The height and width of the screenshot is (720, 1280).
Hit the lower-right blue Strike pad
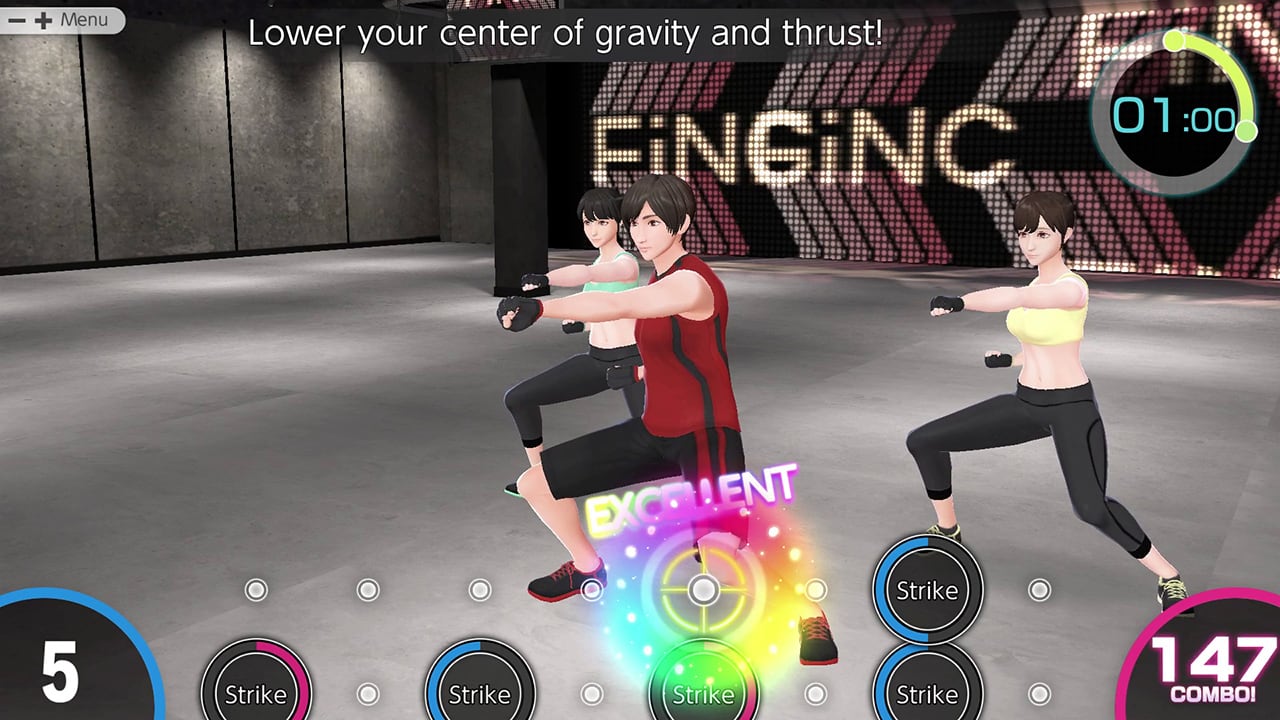tap(927, 692)
